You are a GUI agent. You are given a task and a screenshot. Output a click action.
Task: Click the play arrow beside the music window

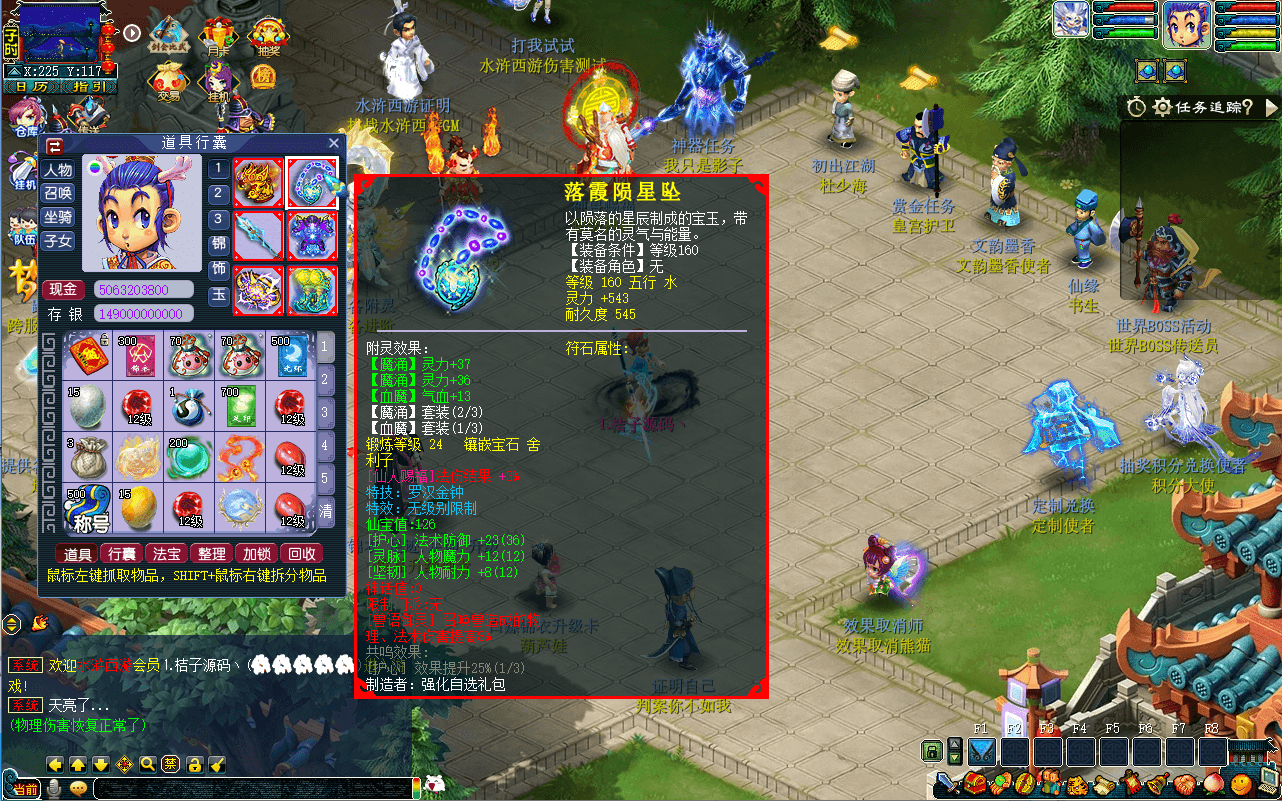click(x=133, y=33)
